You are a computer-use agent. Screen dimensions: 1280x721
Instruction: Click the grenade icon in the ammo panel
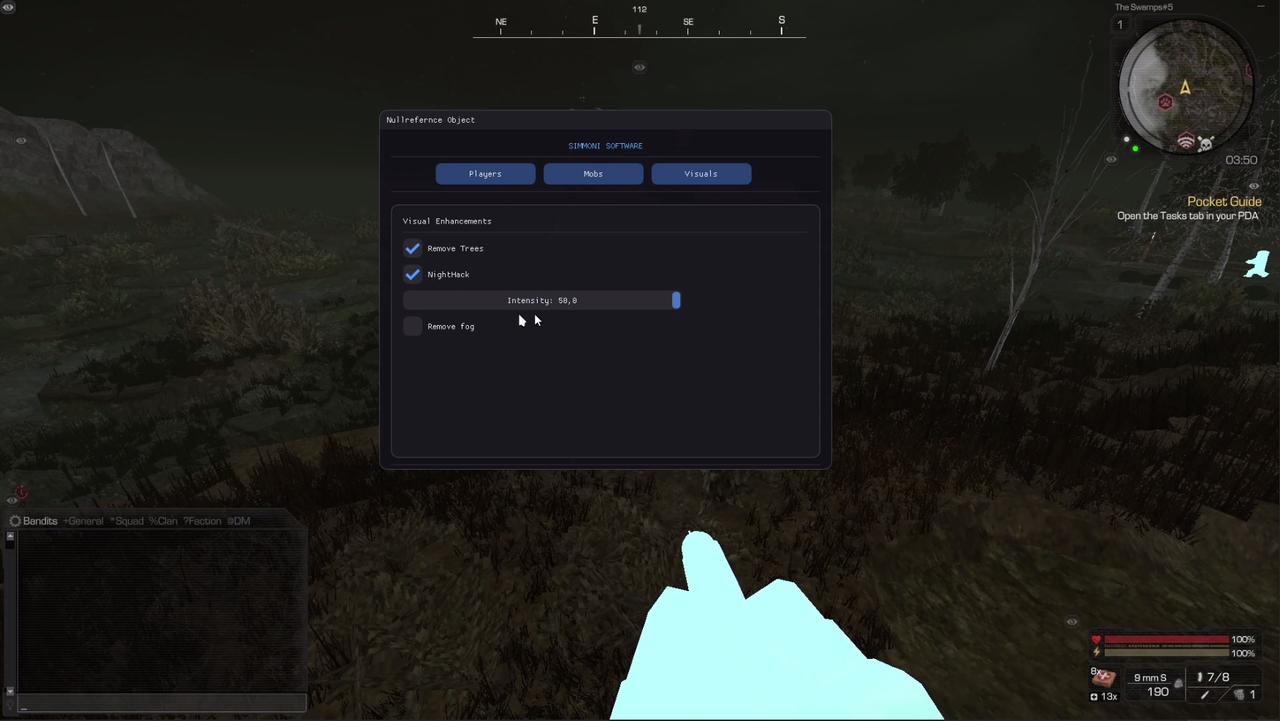pos(1240,695)
